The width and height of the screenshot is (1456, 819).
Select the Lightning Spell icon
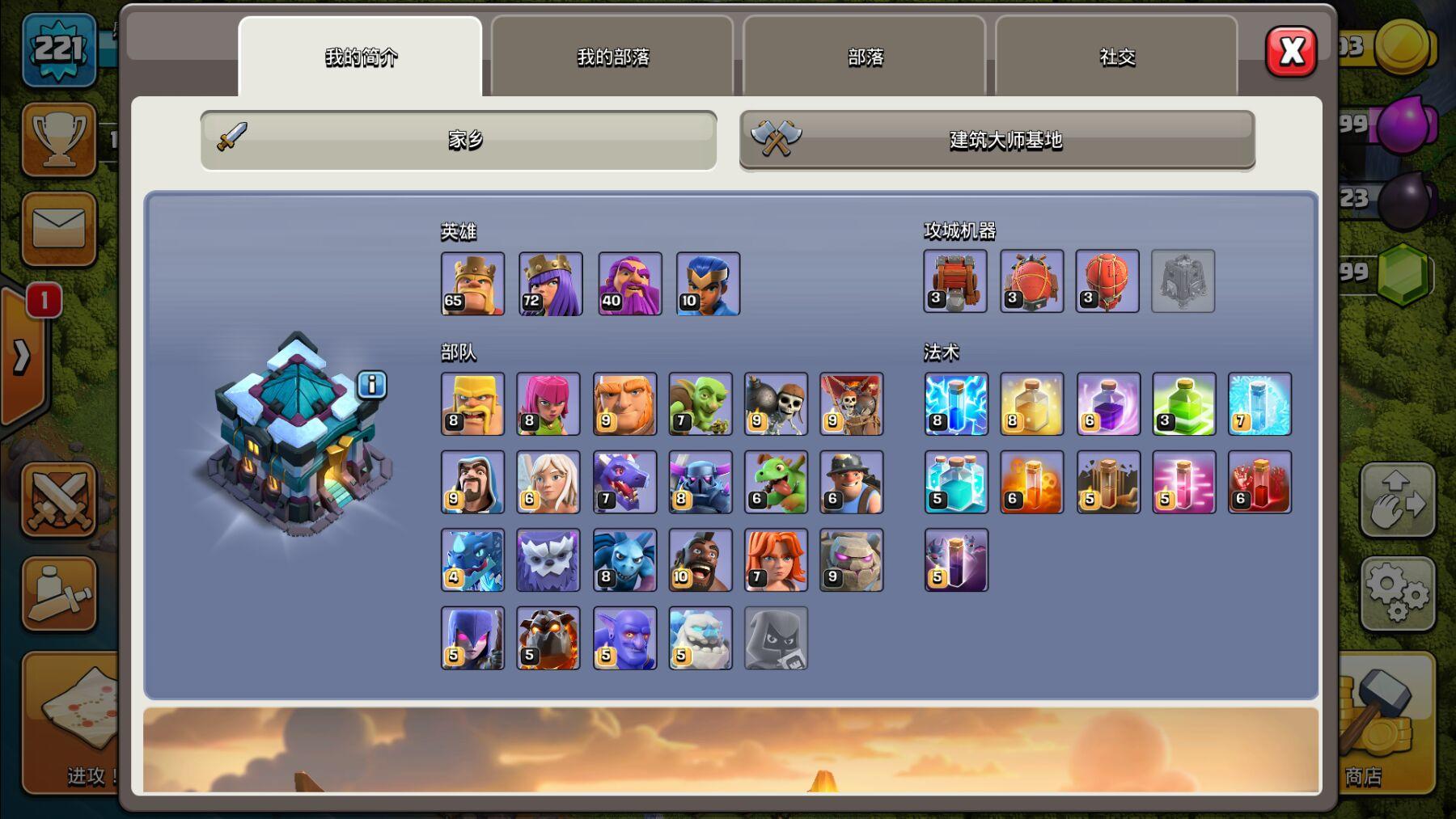coord(955,404)
